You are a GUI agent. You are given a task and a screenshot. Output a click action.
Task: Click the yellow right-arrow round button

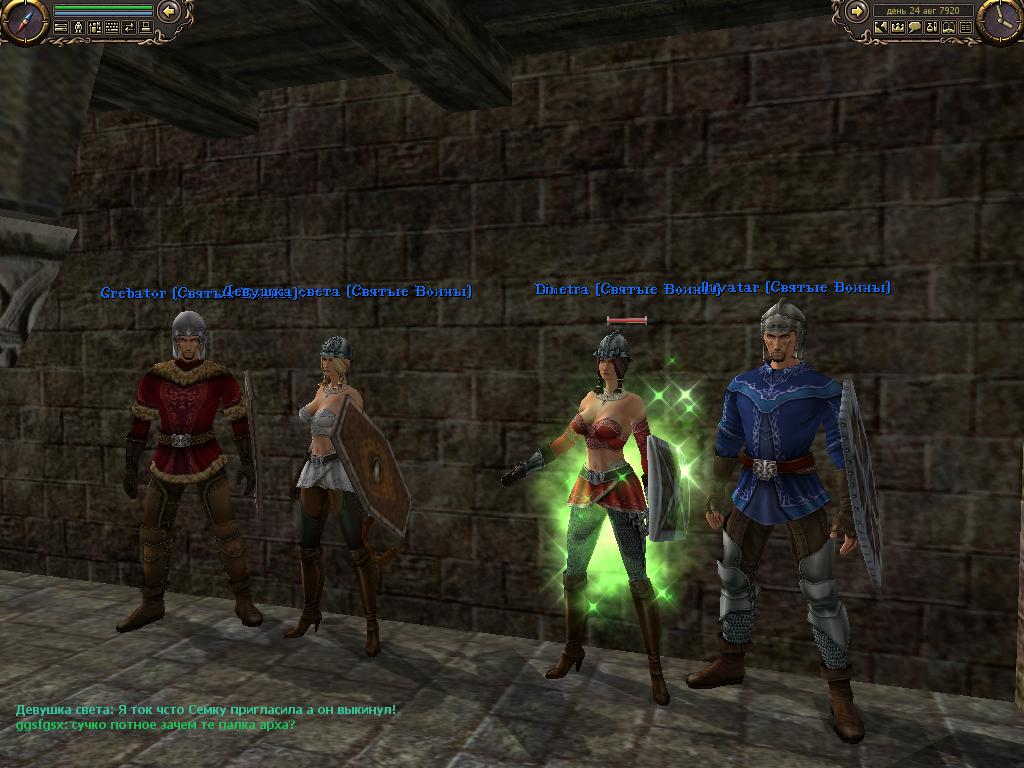(x=857, y=12)
